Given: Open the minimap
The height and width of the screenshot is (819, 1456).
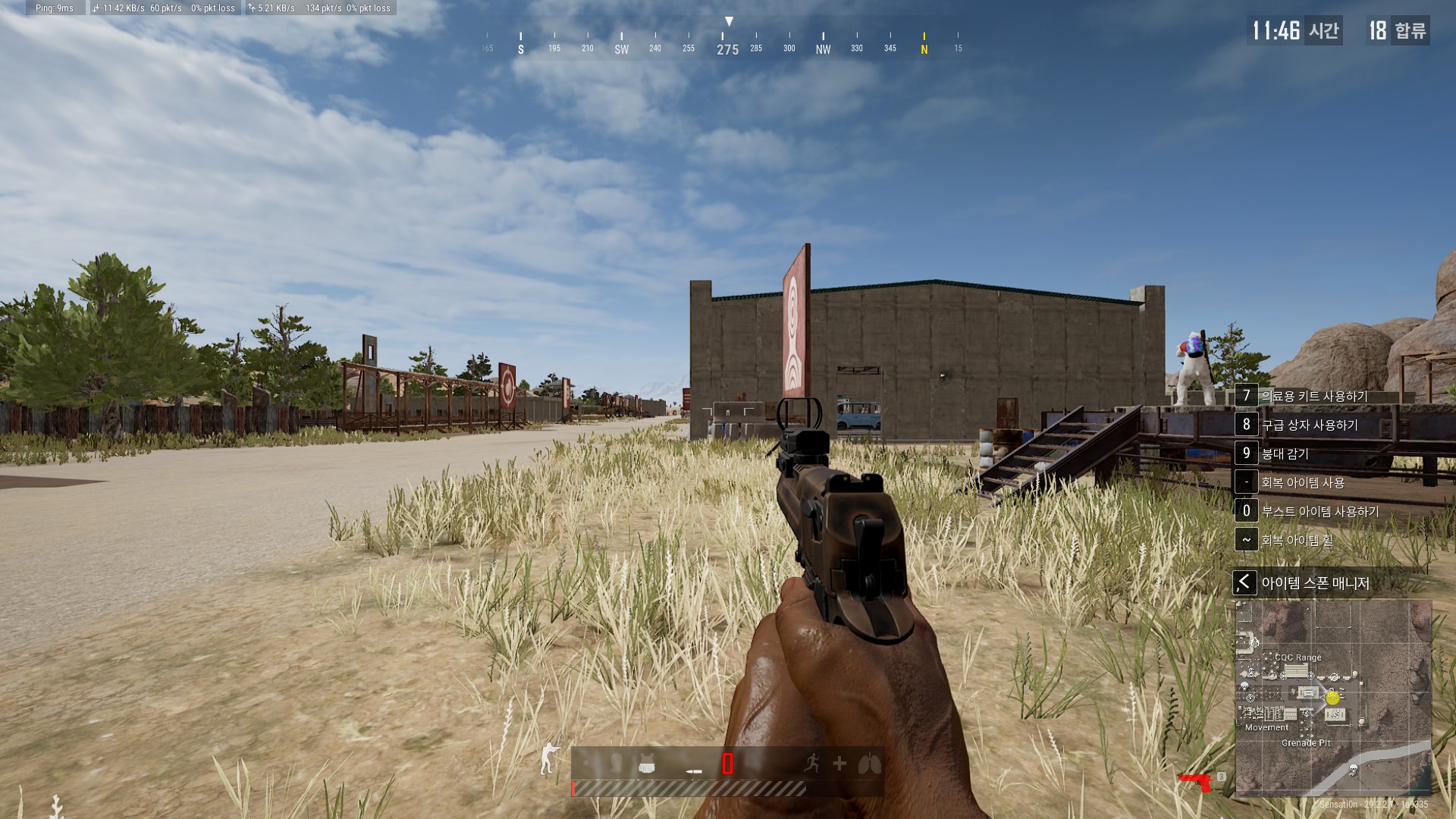Looking at the screenshot, I should pos(1333,698).
